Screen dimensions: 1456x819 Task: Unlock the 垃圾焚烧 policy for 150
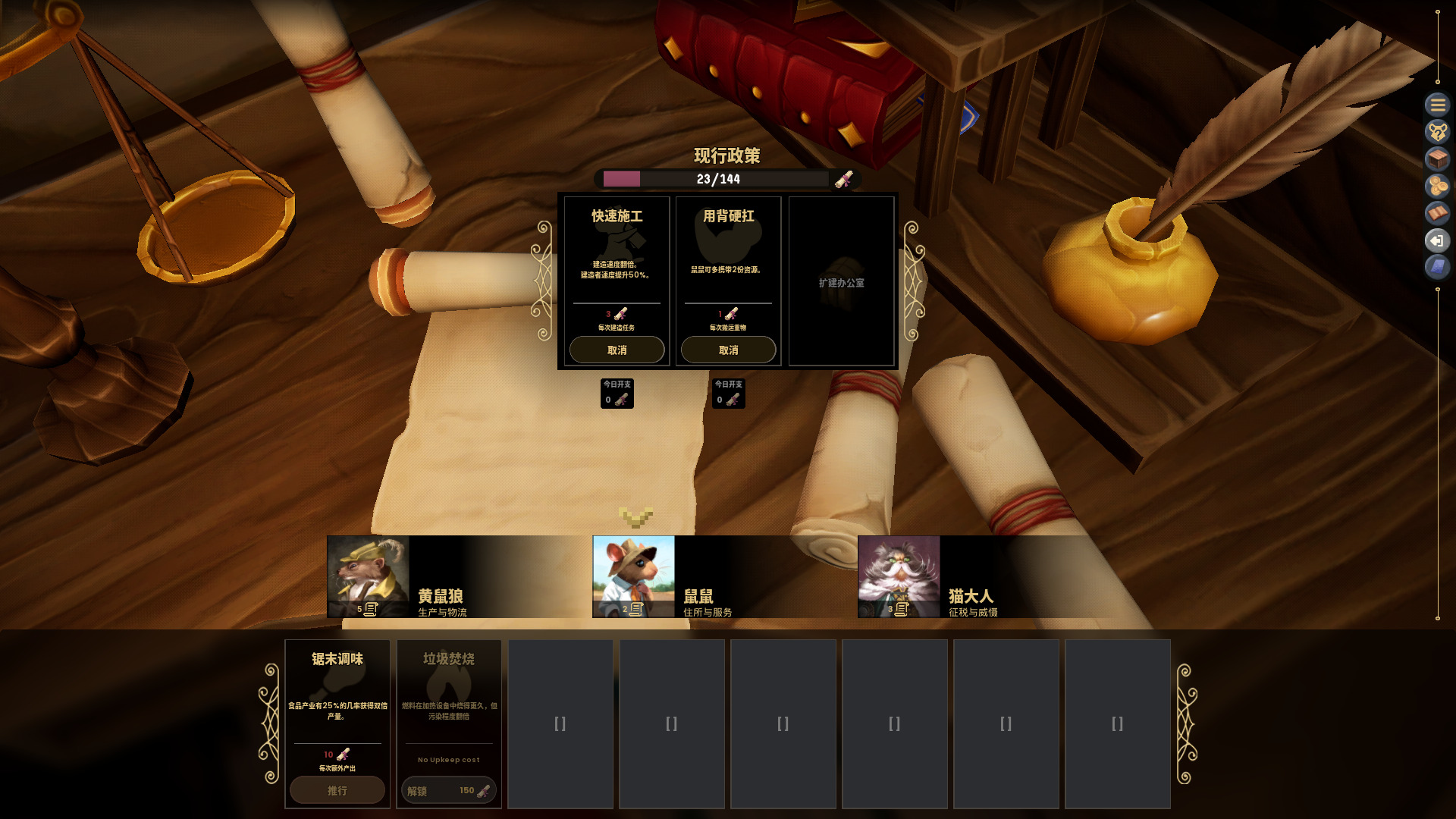[x=448, y=790]
